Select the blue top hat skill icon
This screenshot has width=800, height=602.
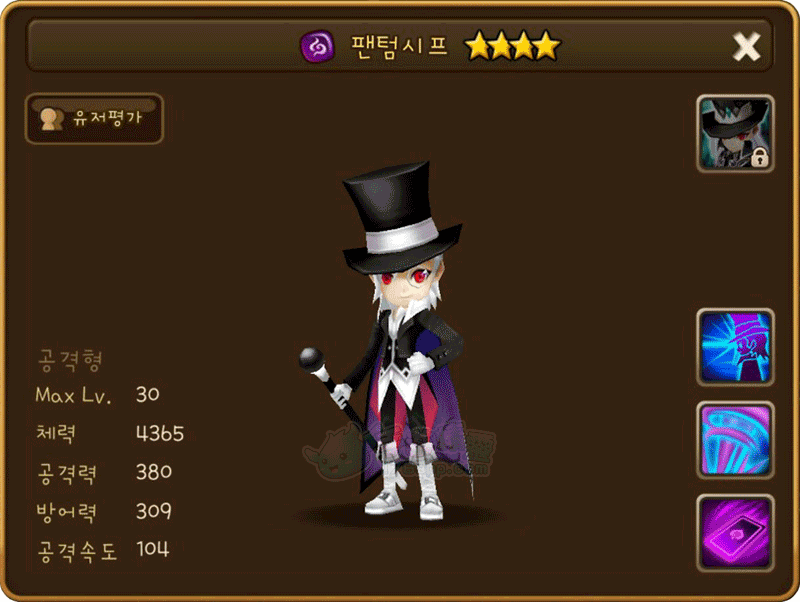pos(735,347)
